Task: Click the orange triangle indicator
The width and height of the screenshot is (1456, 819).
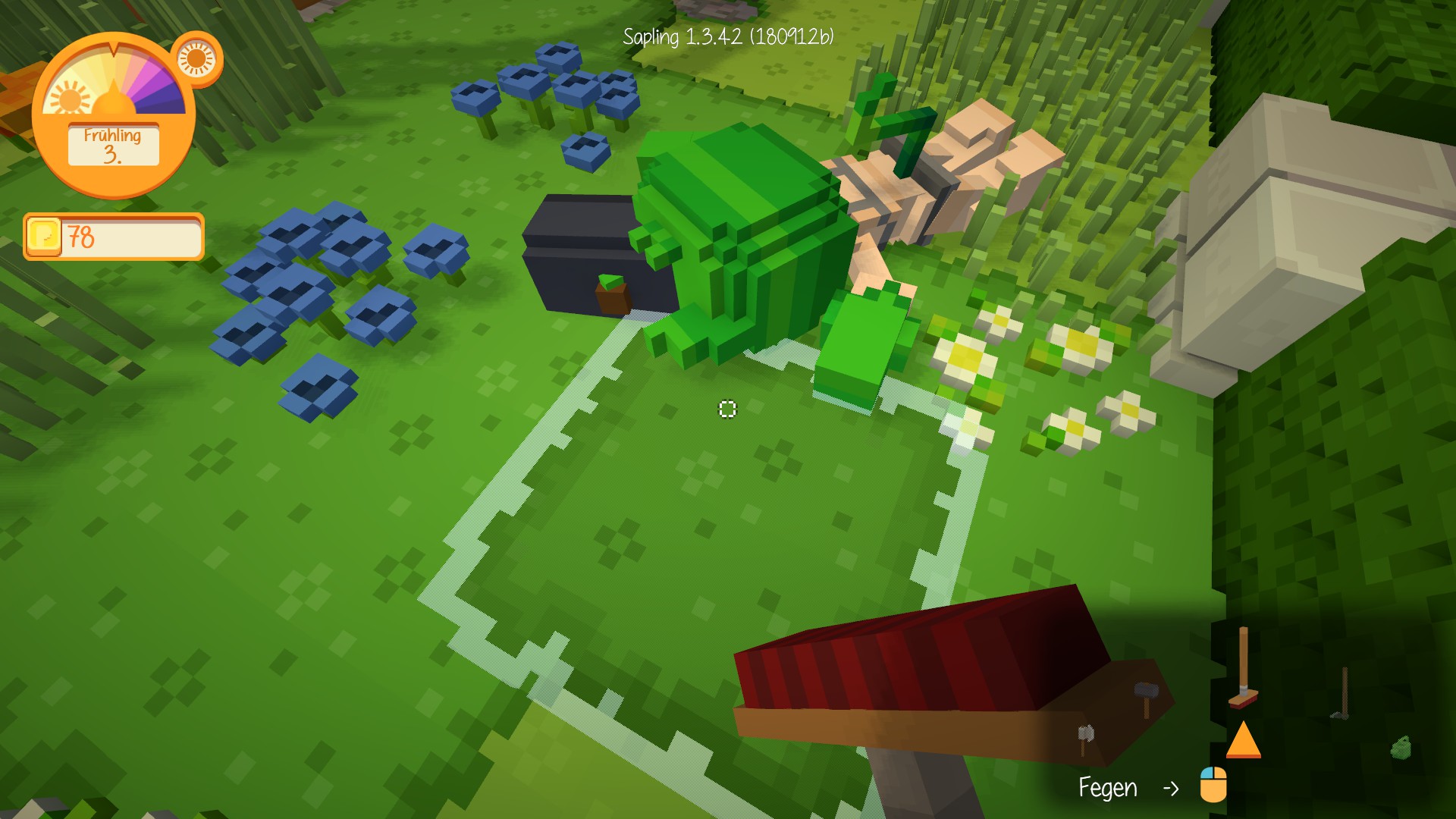Action: click(x=1244, y=742)
